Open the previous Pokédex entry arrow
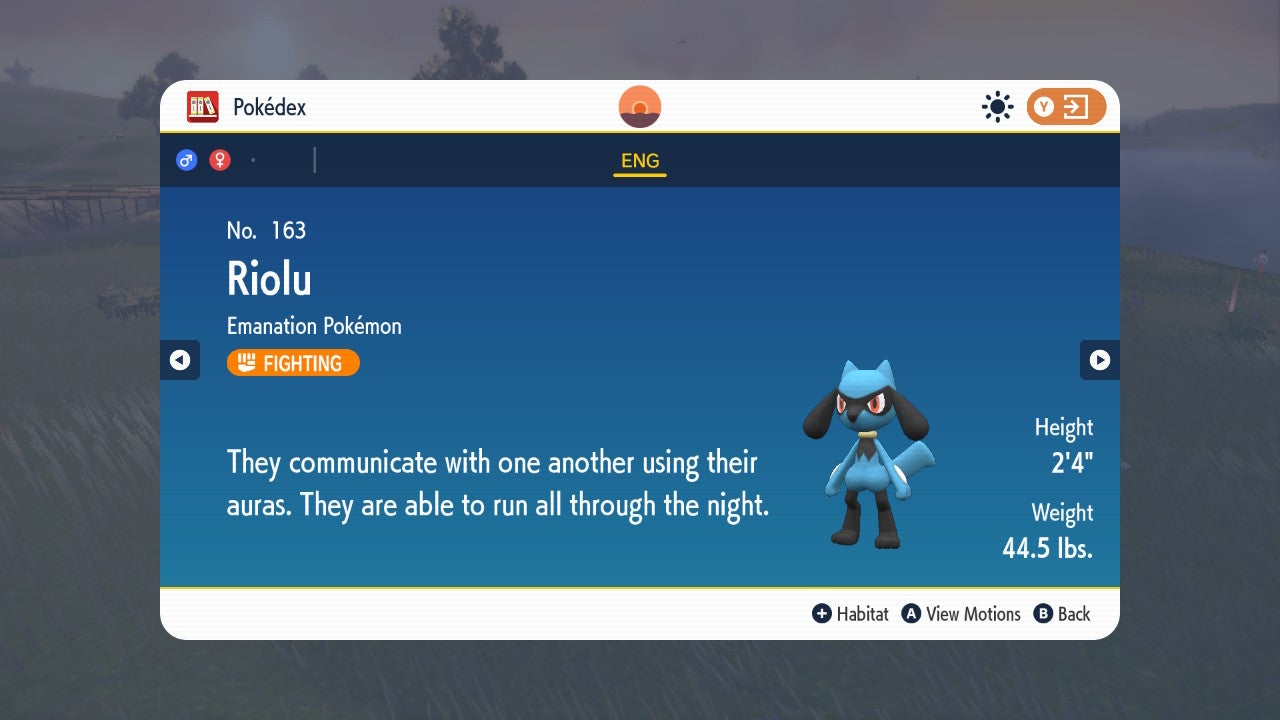 click(x=180, y=360)
